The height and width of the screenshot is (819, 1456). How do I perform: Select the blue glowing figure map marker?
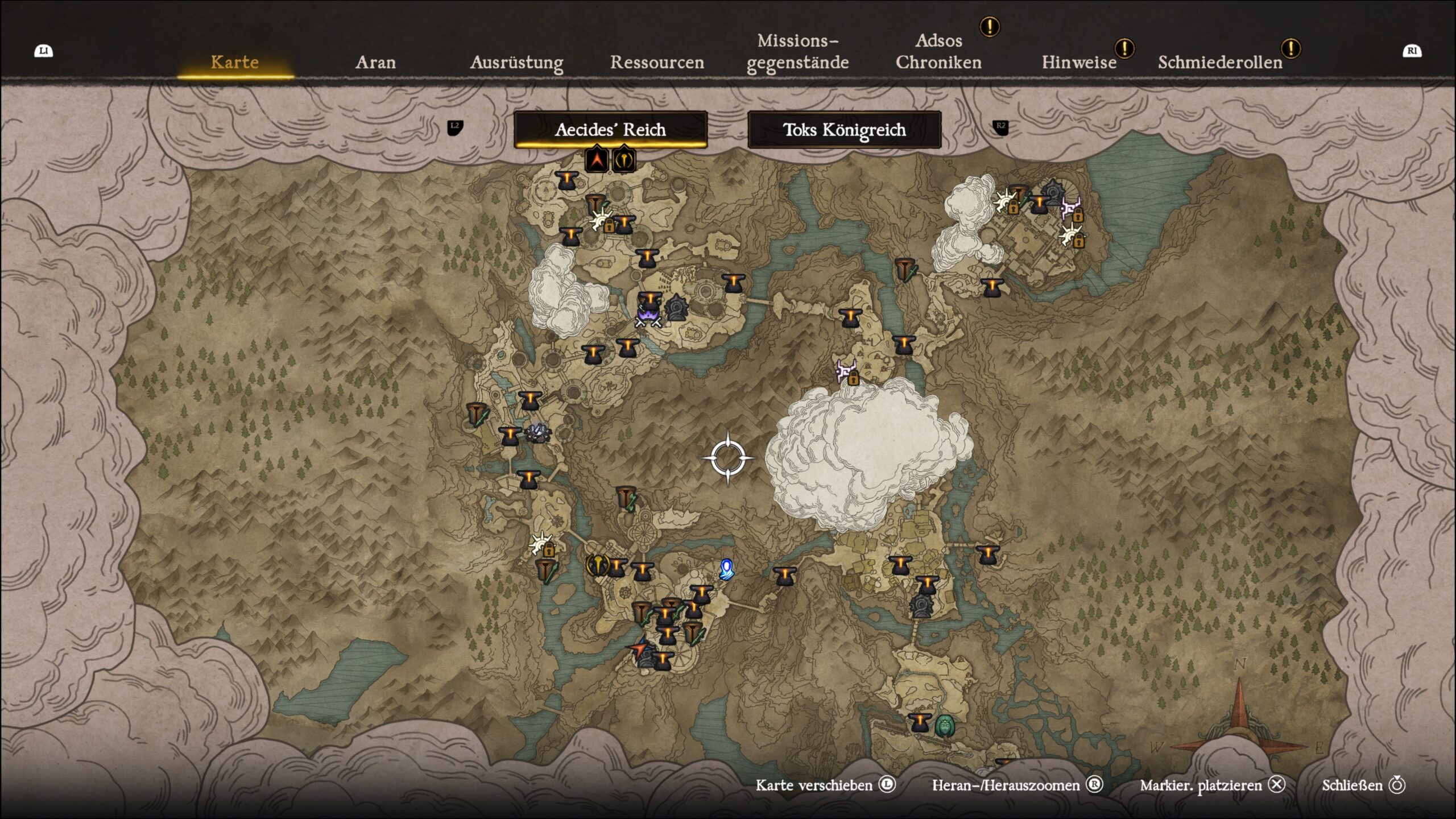click(726, 569)
